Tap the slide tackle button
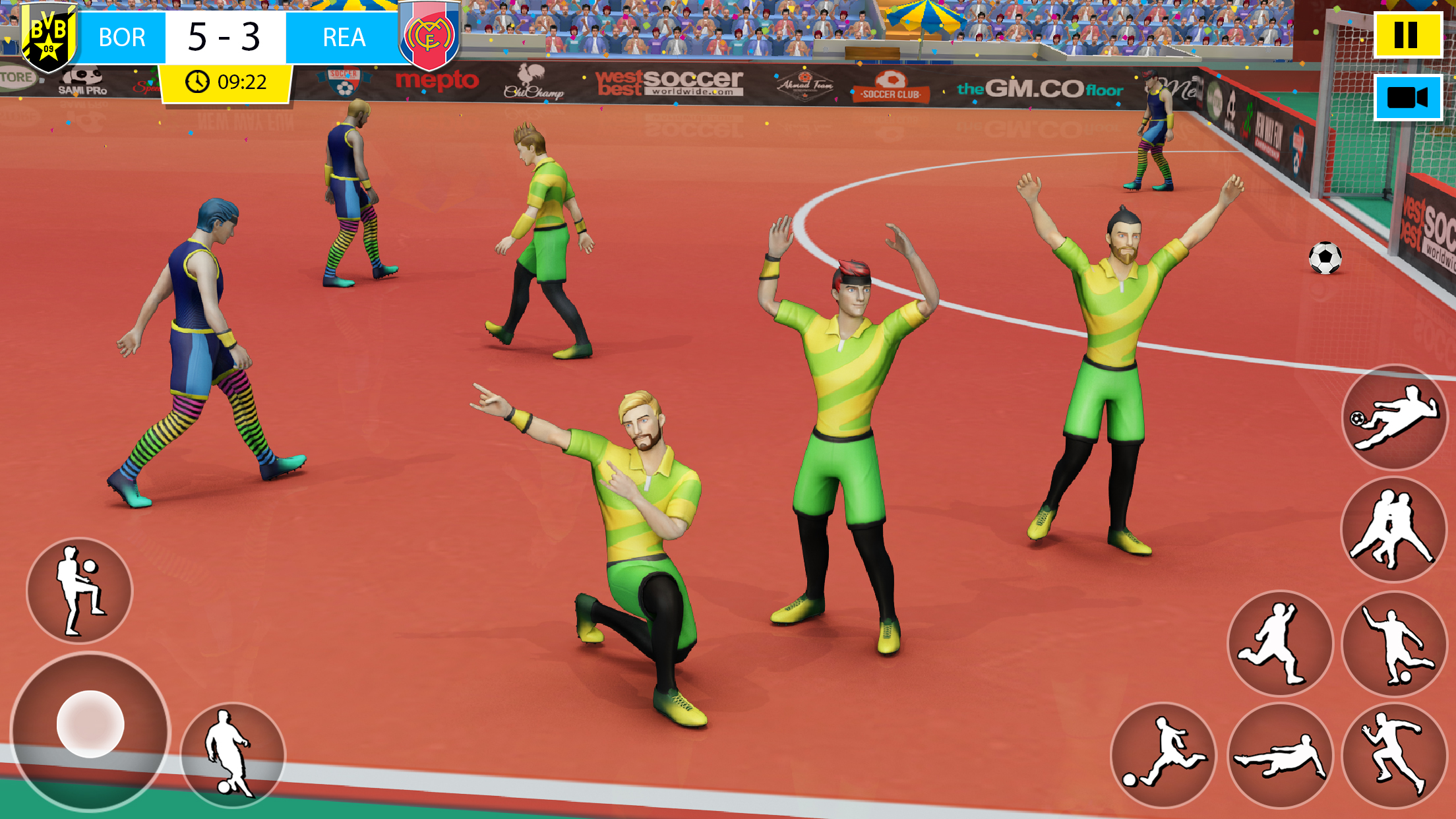1456x819 pixels. click(x=1281, y=756)
